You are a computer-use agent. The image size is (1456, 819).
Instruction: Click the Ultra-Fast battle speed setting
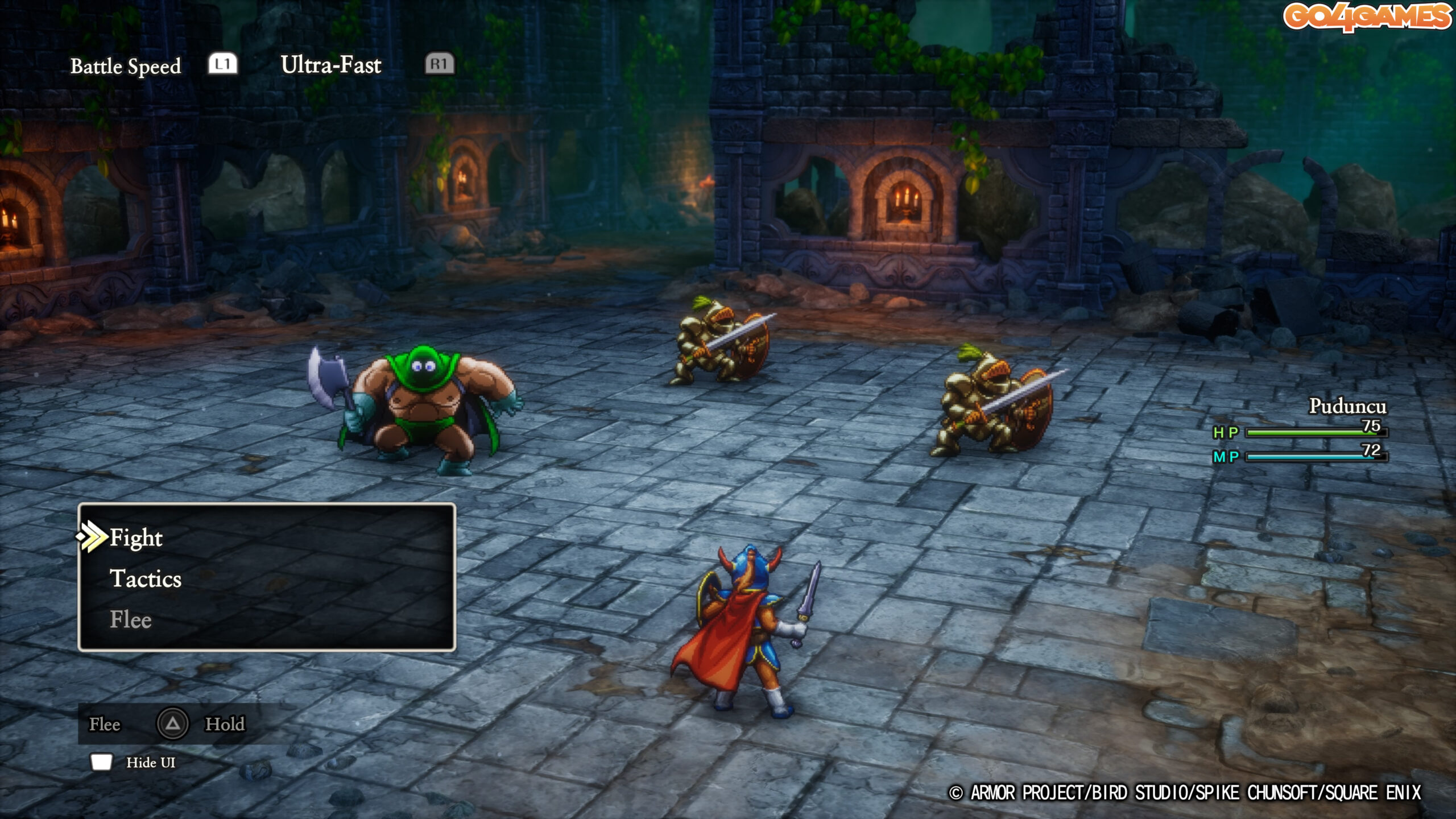pos(330,65)
